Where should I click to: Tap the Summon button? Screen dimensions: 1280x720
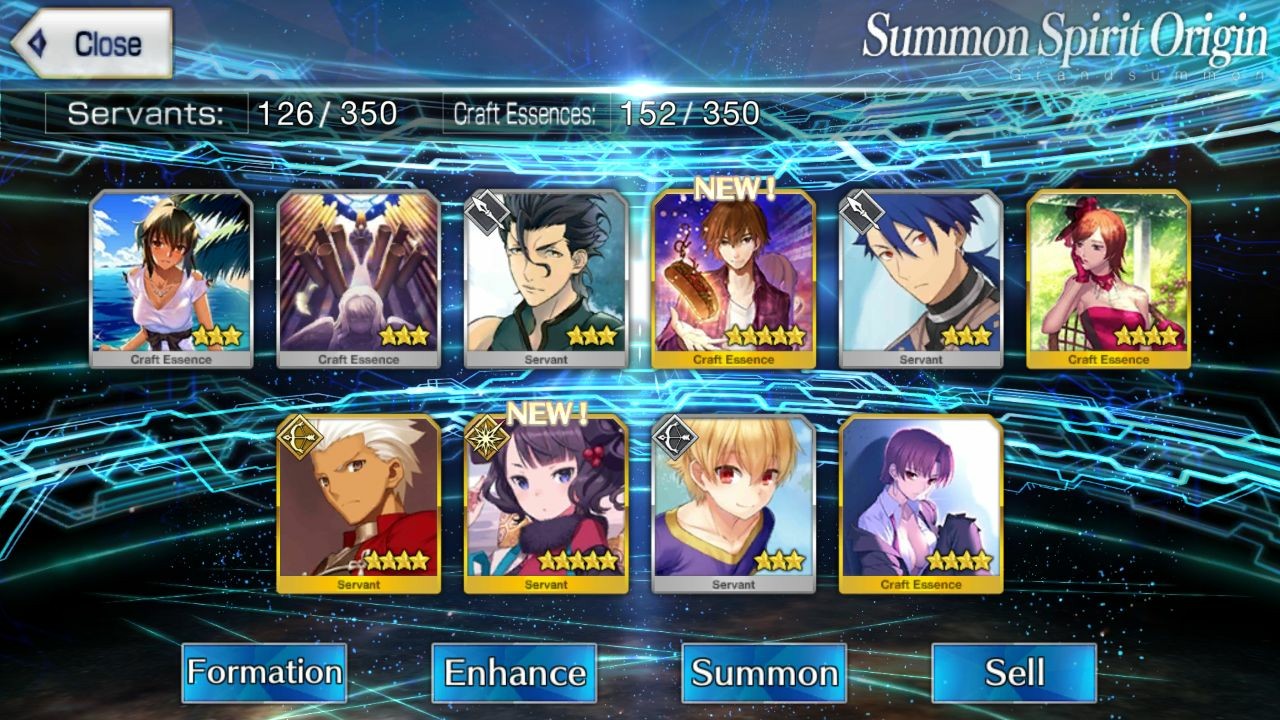[764, 672]
